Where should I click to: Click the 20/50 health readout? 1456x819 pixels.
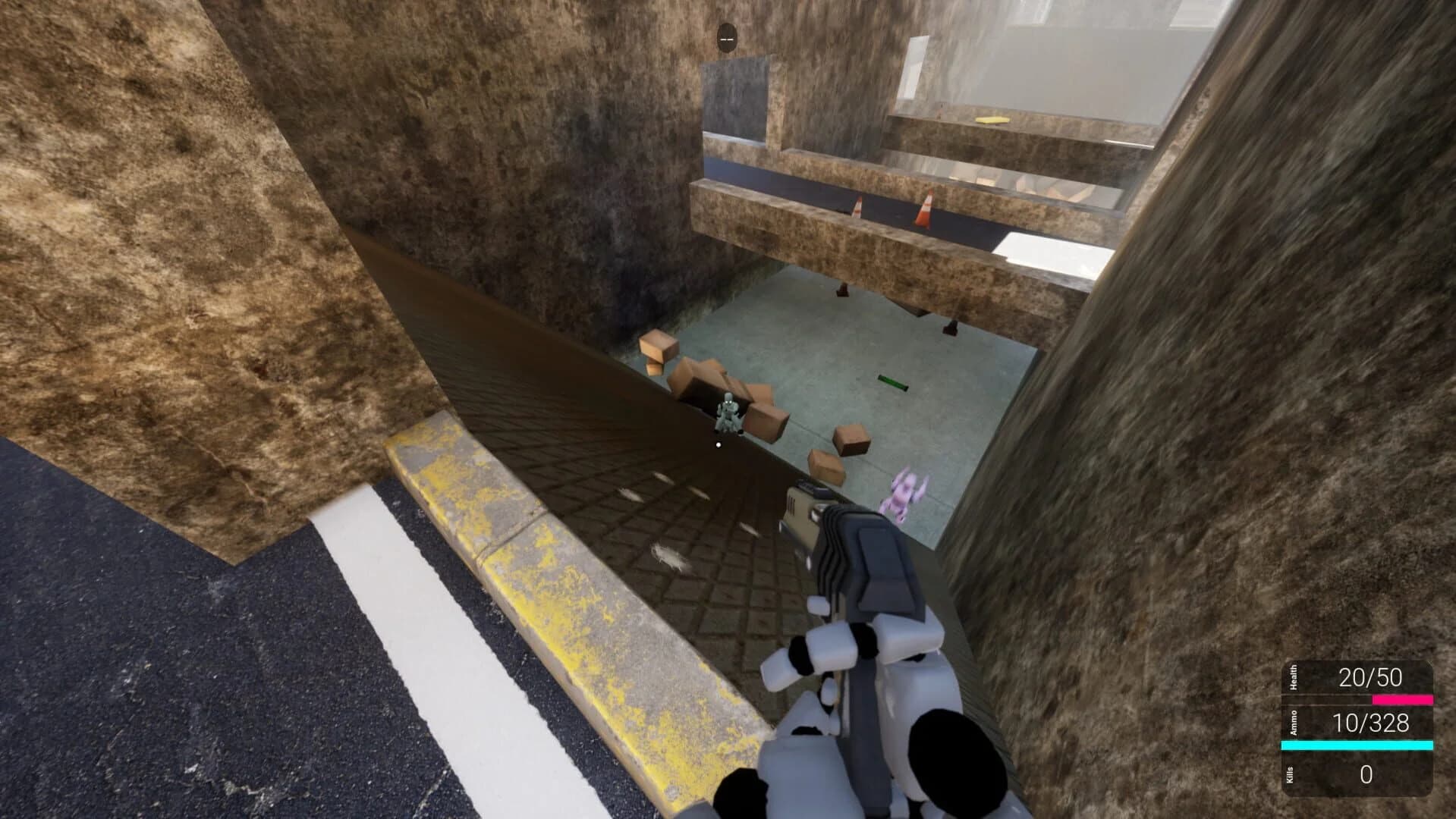point(1372,676)
